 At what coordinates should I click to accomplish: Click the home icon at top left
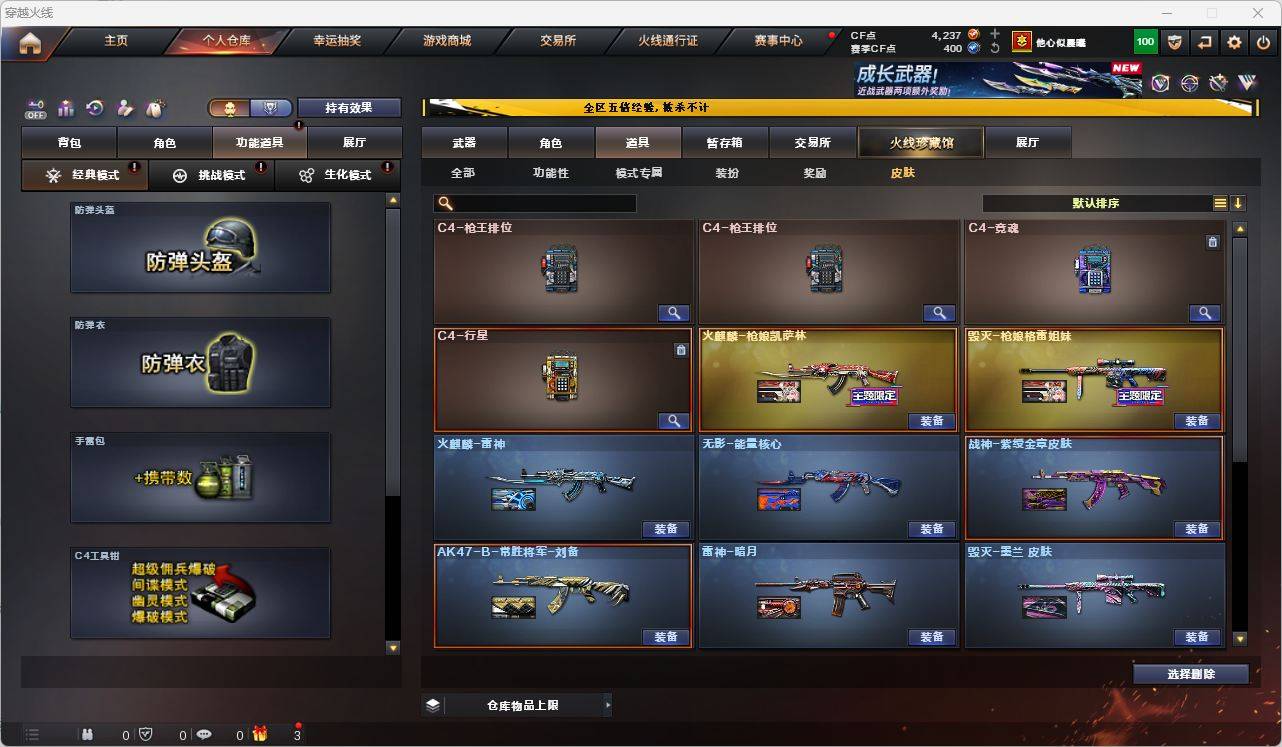click(31, 42)
